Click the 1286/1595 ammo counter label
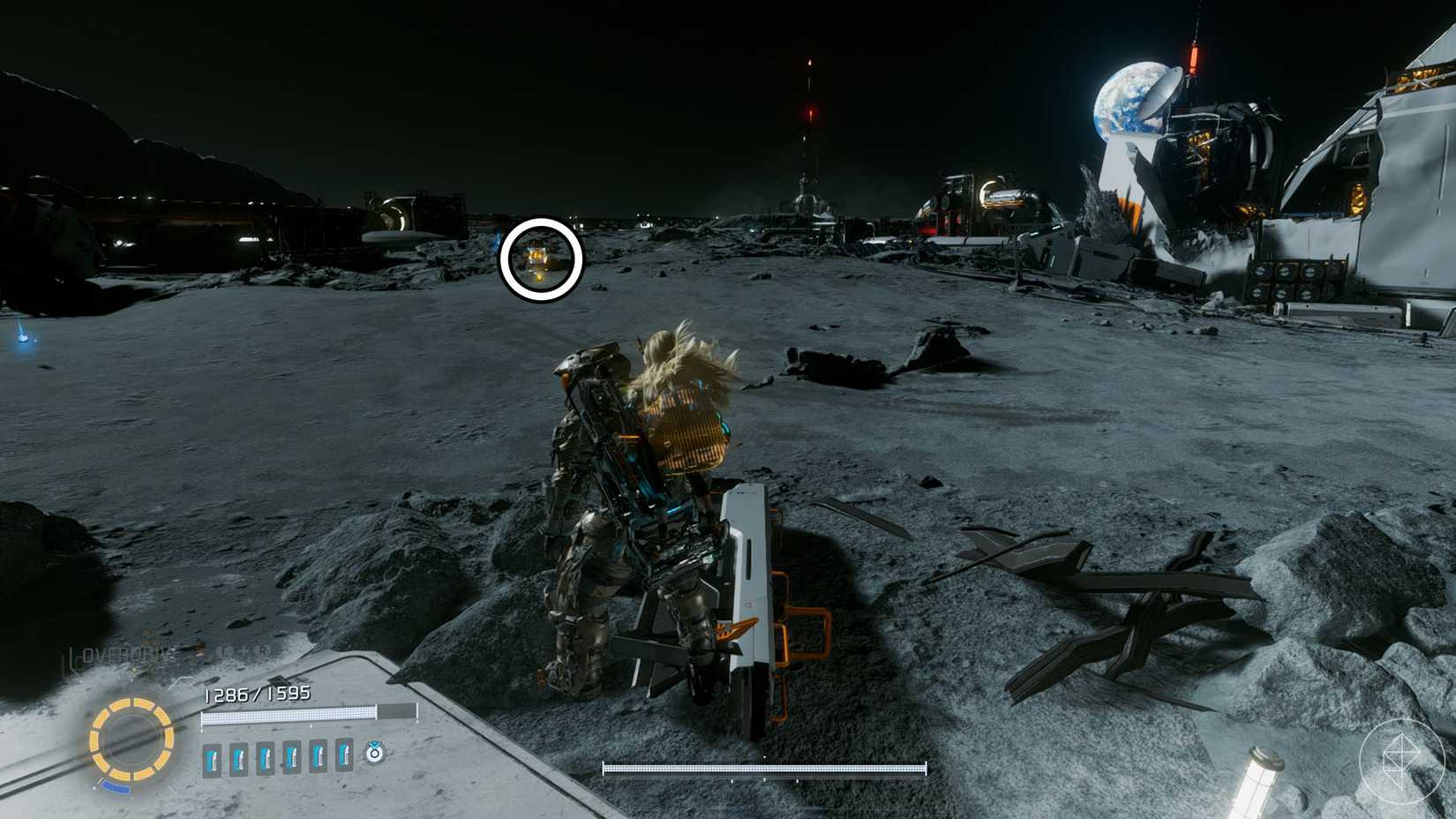 click(257, 694)
